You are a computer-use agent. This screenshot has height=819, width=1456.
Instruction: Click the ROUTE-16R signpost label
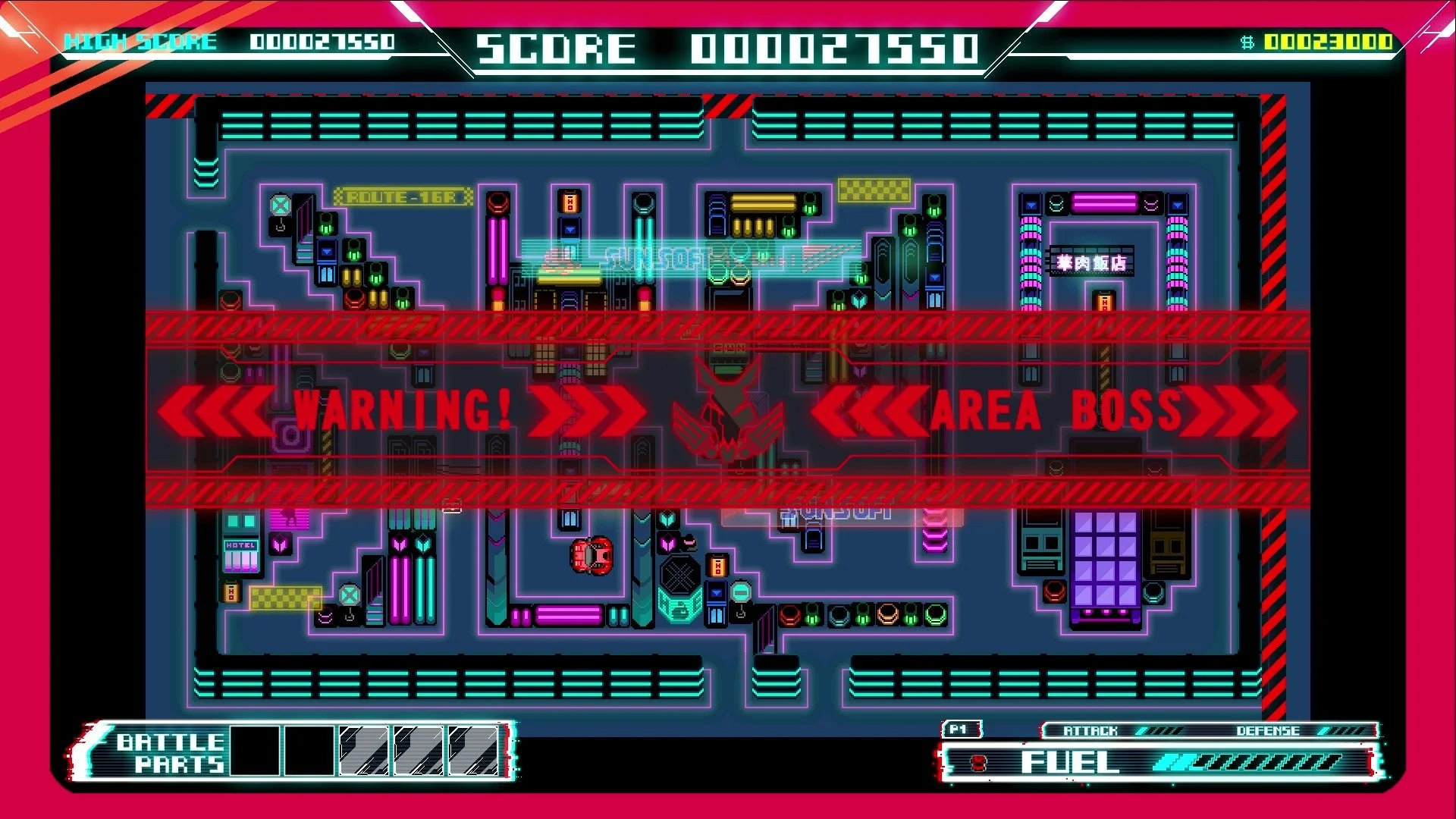click(402, 196)
